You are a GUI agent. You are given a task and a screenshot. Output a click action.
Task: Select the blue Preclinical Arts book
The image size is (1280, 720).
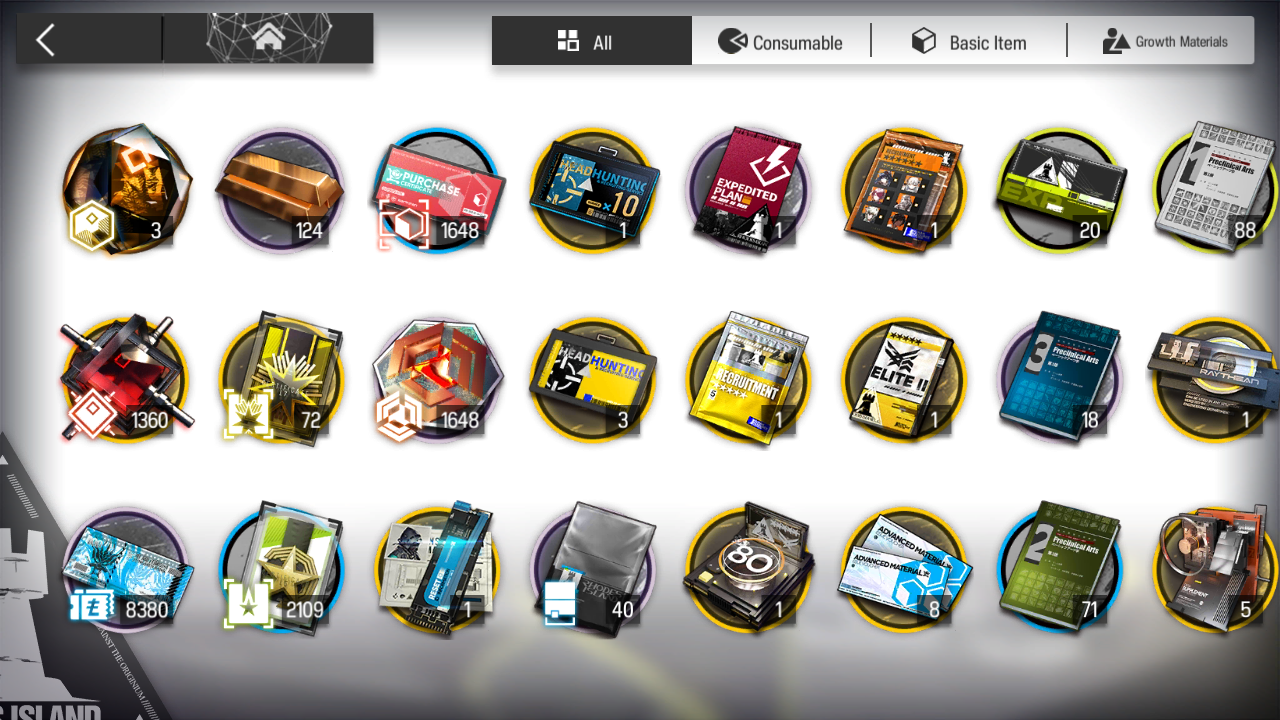click(x=1062, y=380)
